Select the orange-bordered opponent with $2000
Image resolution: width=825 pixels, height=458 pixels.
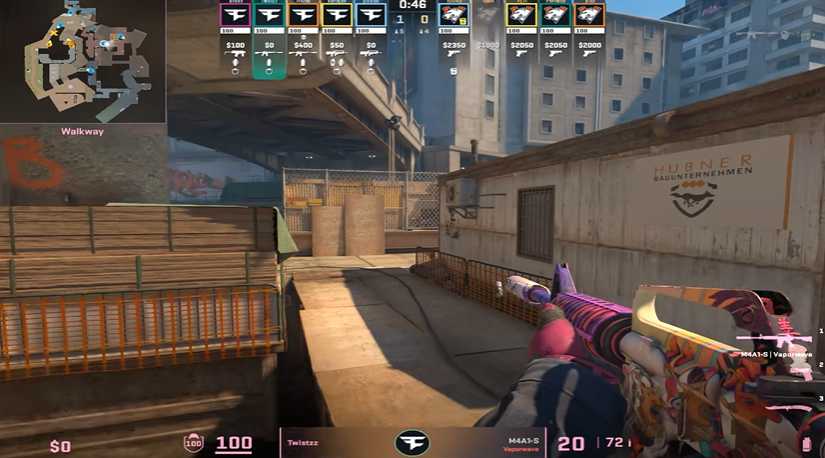tap(589, 15)
